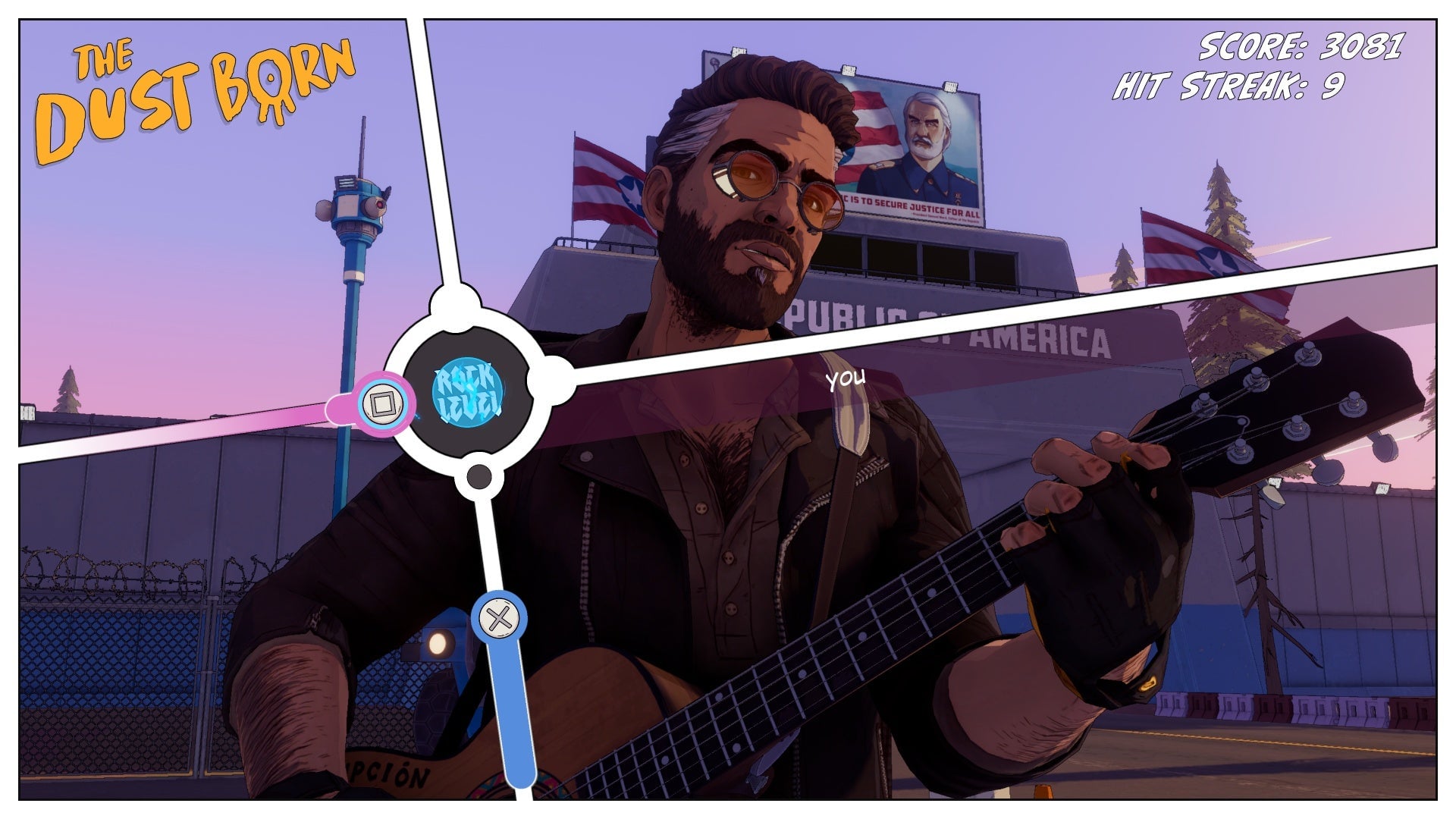Toggle the X note on the blue track

500,620
